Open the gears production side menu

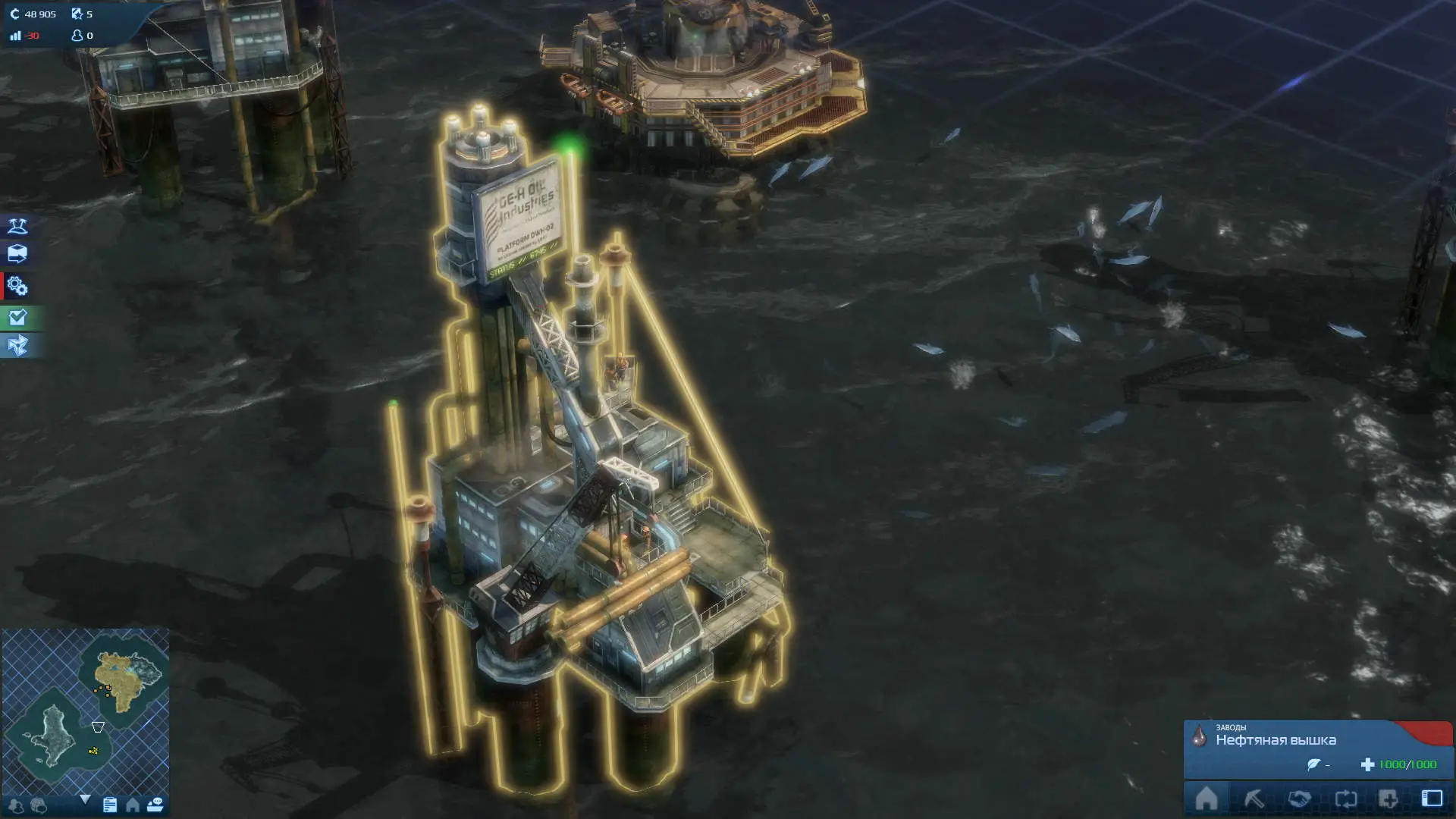point(17,287)
